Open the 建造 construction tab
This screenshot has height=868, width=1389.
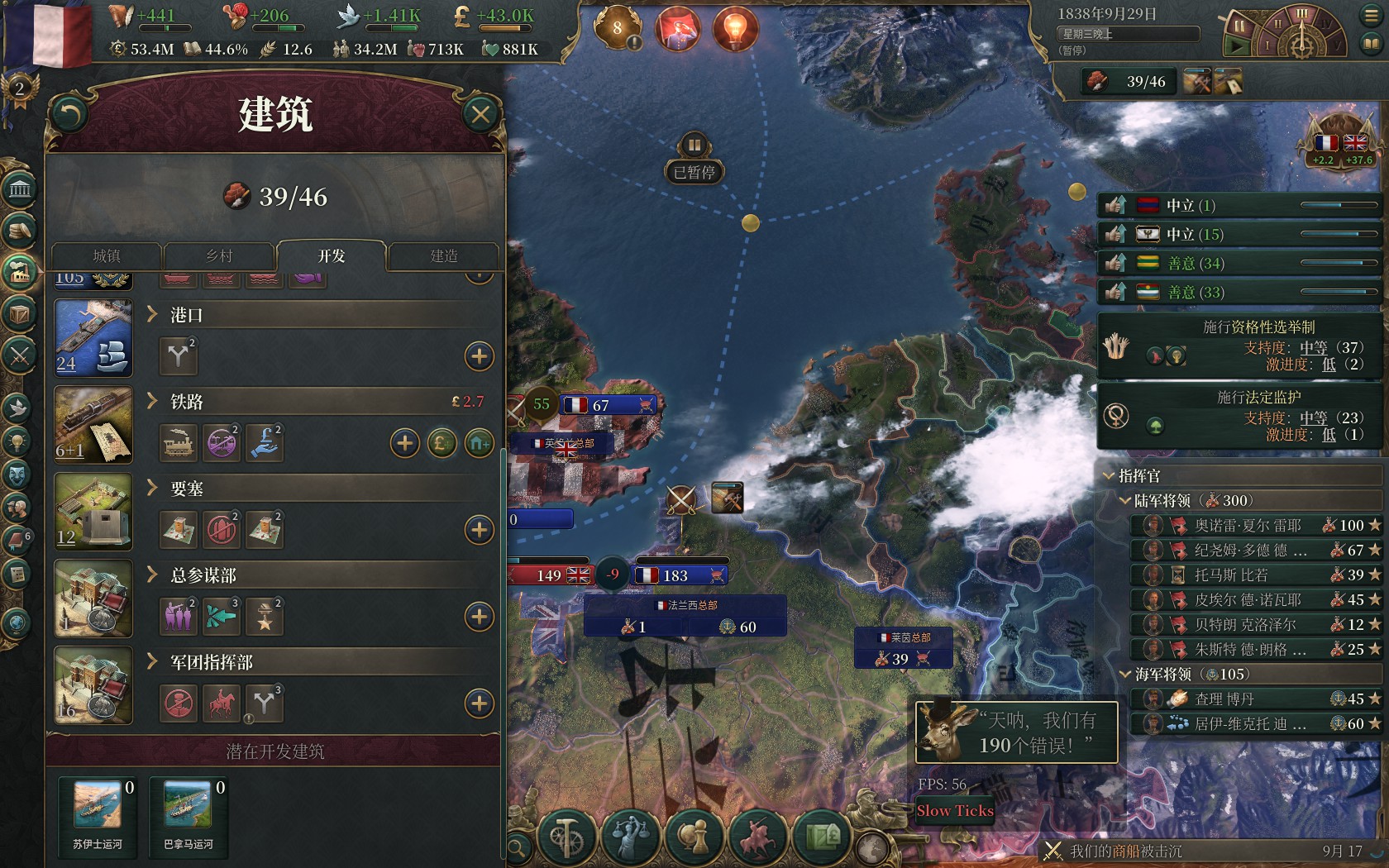(x=444, y=256)
